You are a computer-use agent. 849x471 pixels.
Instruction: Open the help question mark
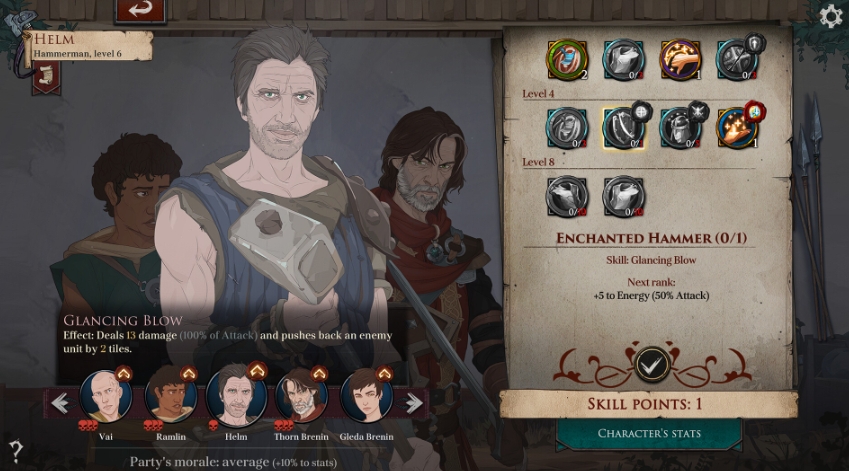[x=15, y=449]
